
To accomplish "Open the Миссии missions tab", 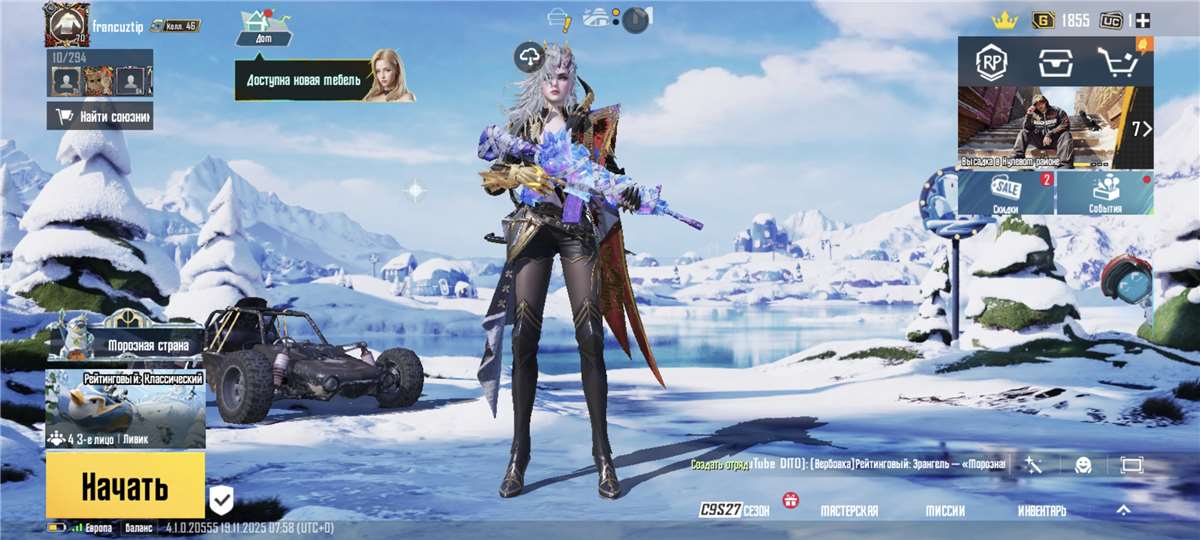I will 944,510.
